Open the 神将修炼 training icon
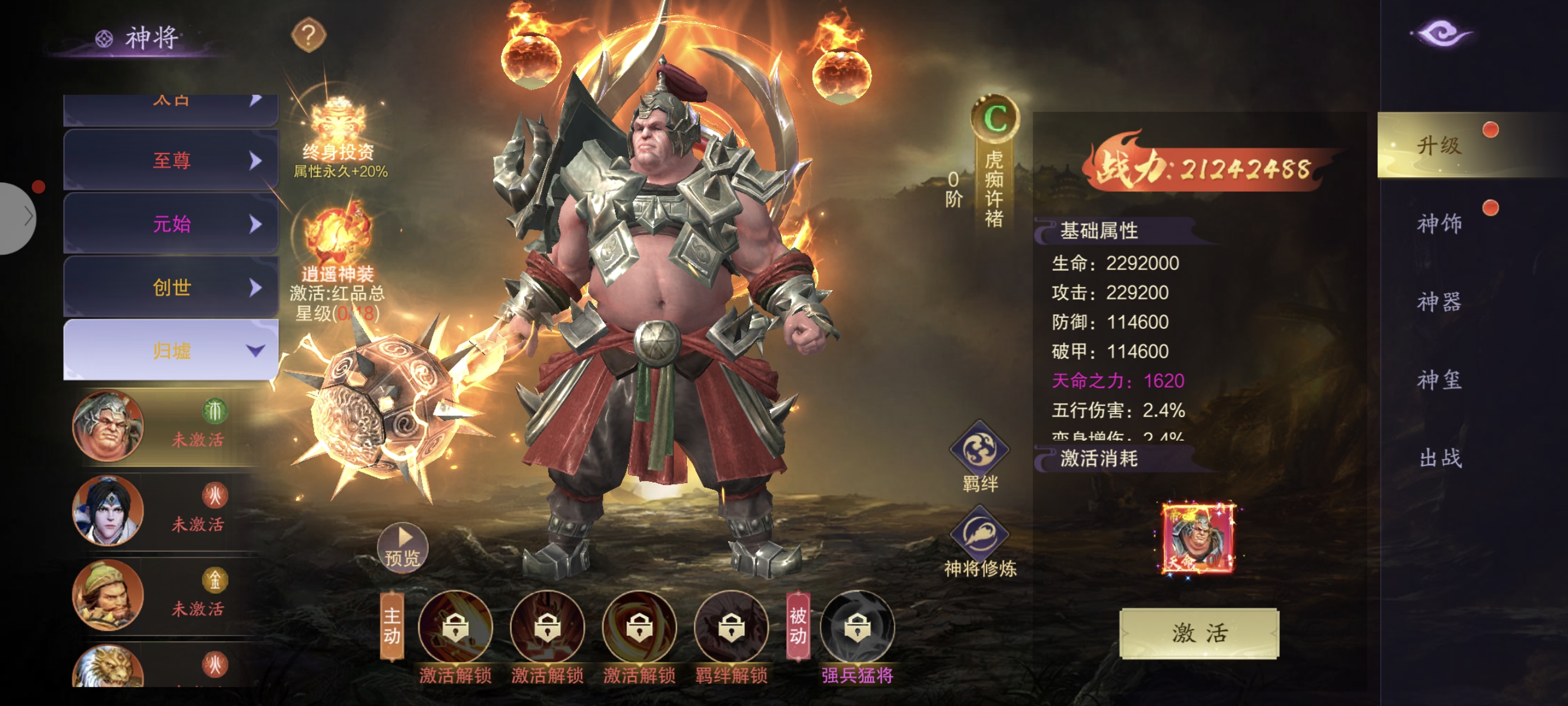This screenshot has width=1568, height=706. [979, 535]
